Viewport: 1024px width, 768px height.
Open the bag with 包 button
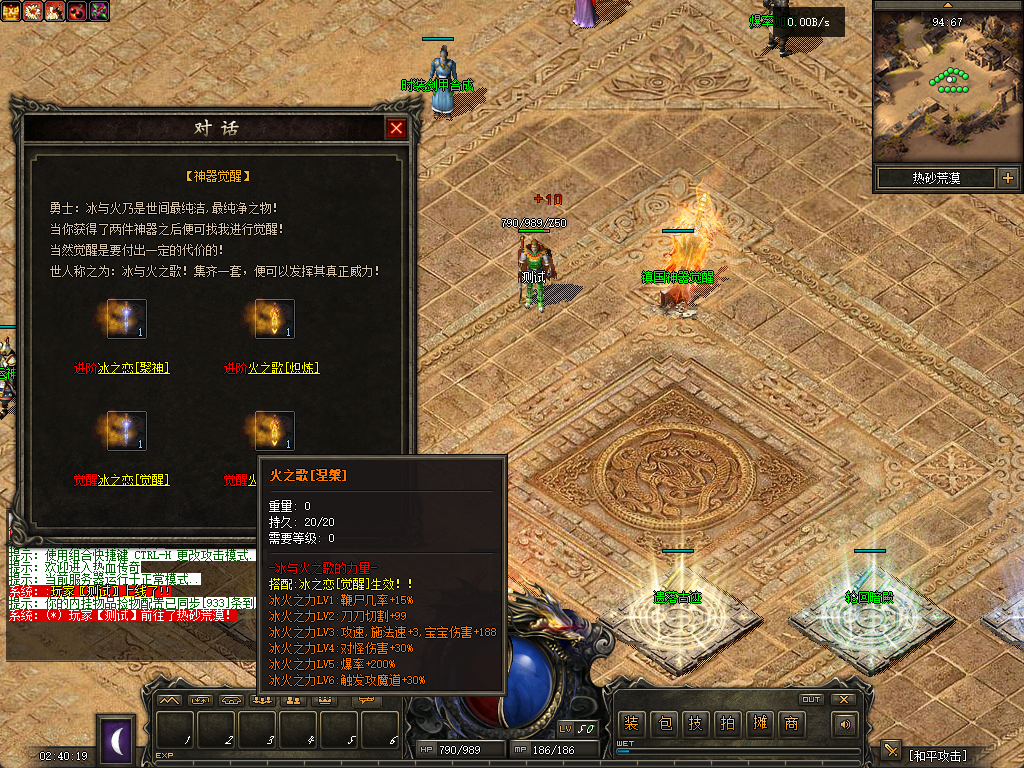click(663, 724)
